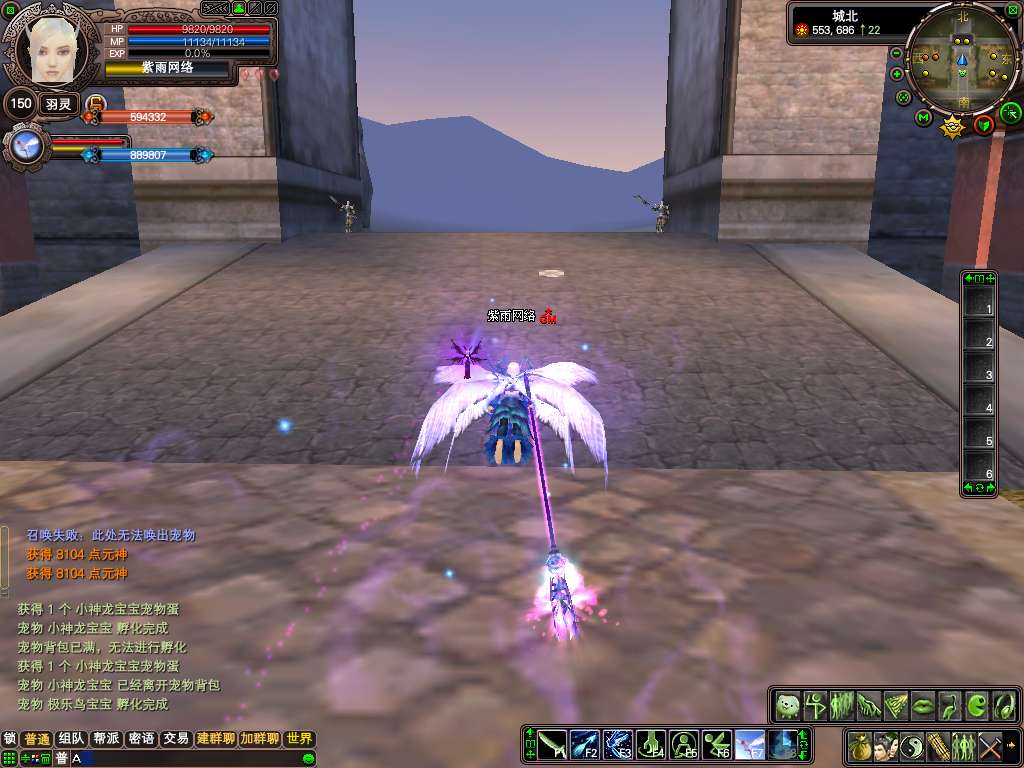1024x768 pixels.
Task: Choose the 世界 (world) chat channel
Action: (299, 739)
